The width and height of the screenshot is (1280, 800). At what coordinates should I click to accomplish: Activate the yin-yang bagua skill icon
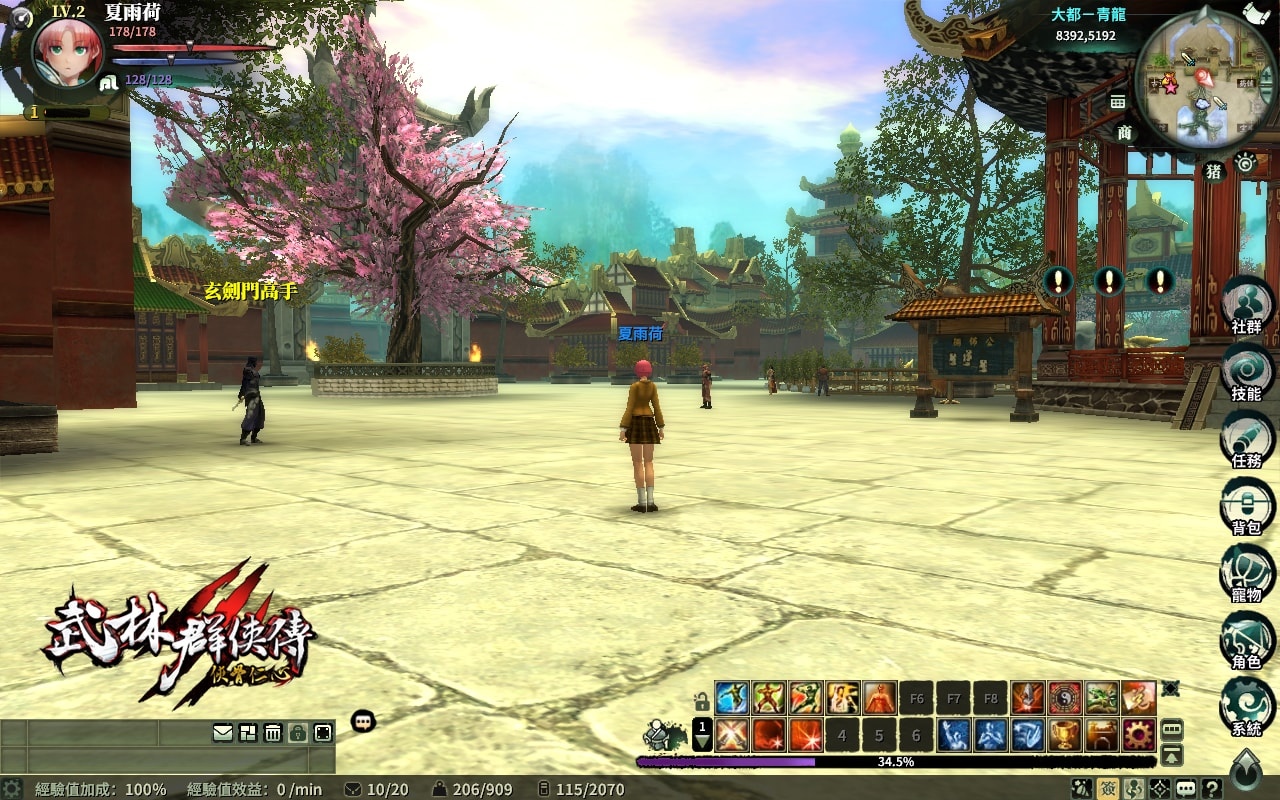click(1065, 697)
